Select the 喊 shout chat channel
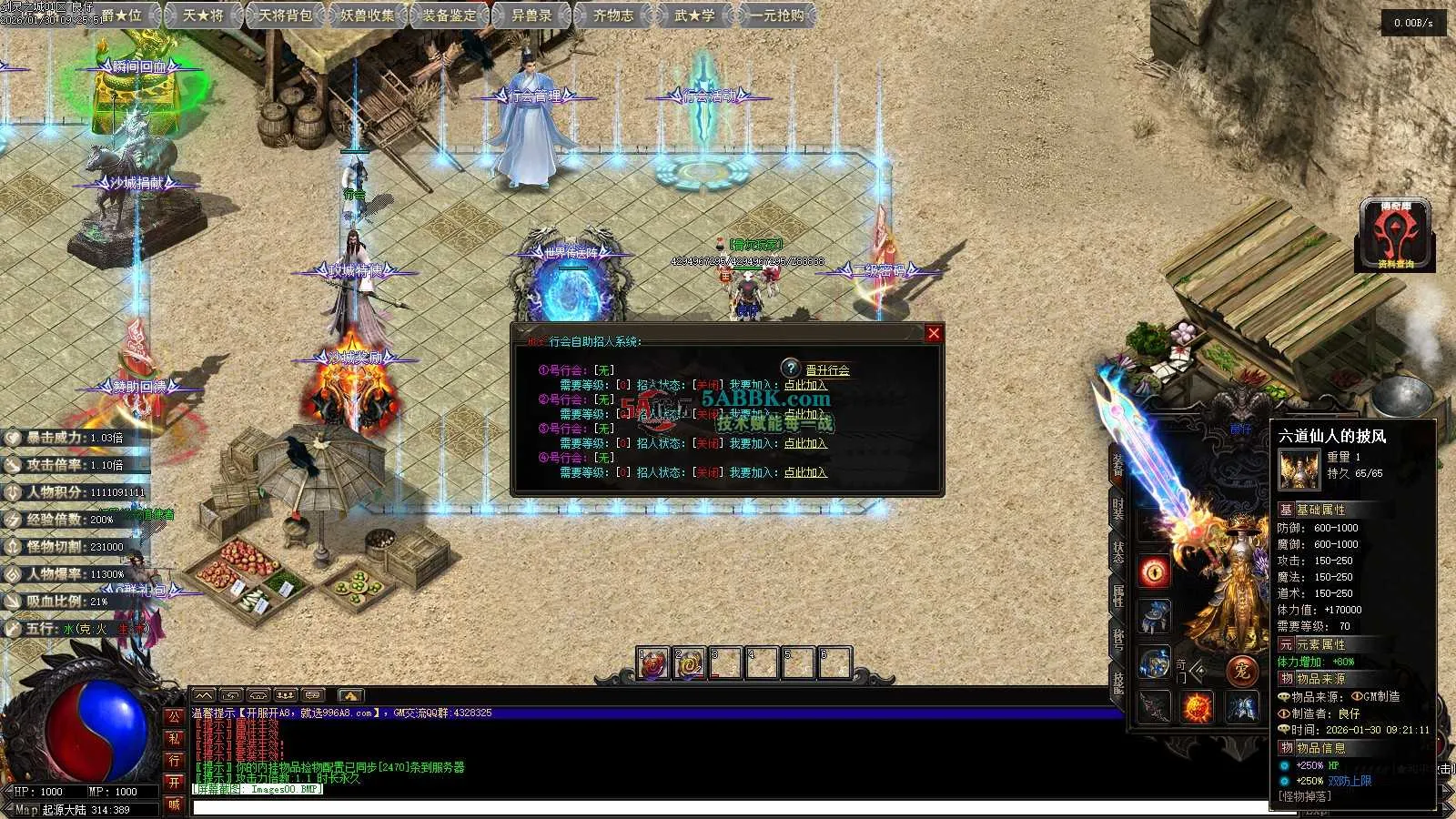Viewport: 1456px width, 819px height. click(174, 804)
